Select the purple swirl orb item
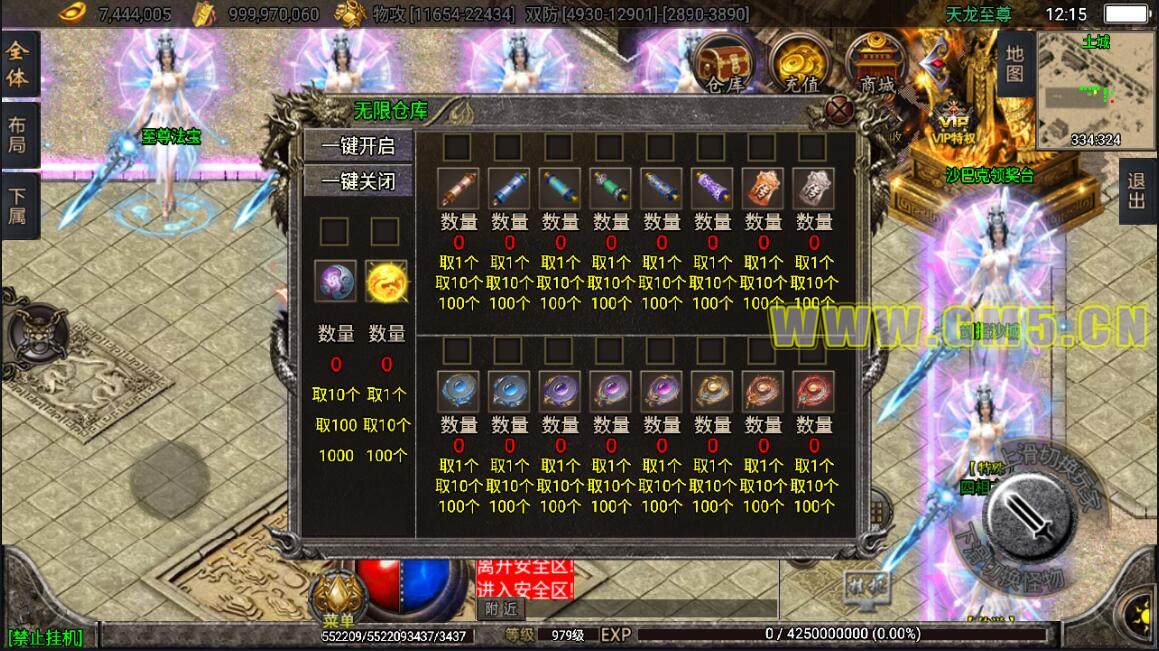 tap(334, 281)
